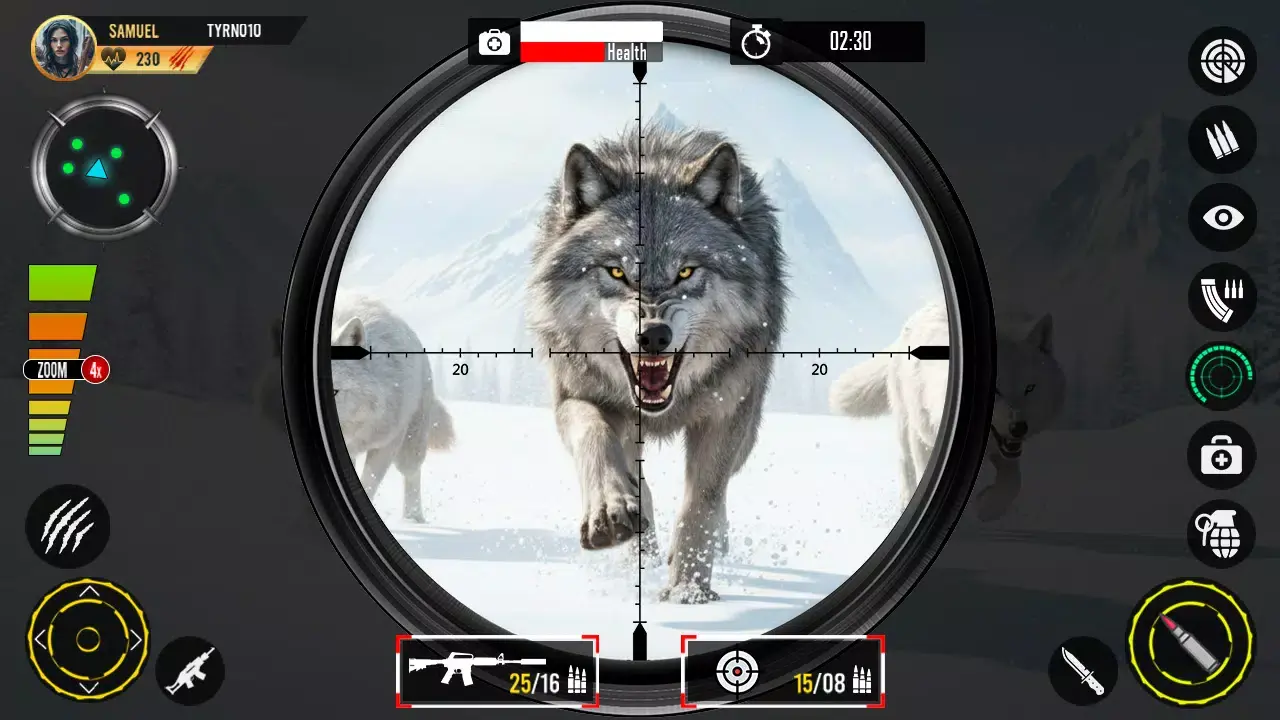Use the medkit to restore health
Viewport: 1280px width, 720px height.
1220,456
